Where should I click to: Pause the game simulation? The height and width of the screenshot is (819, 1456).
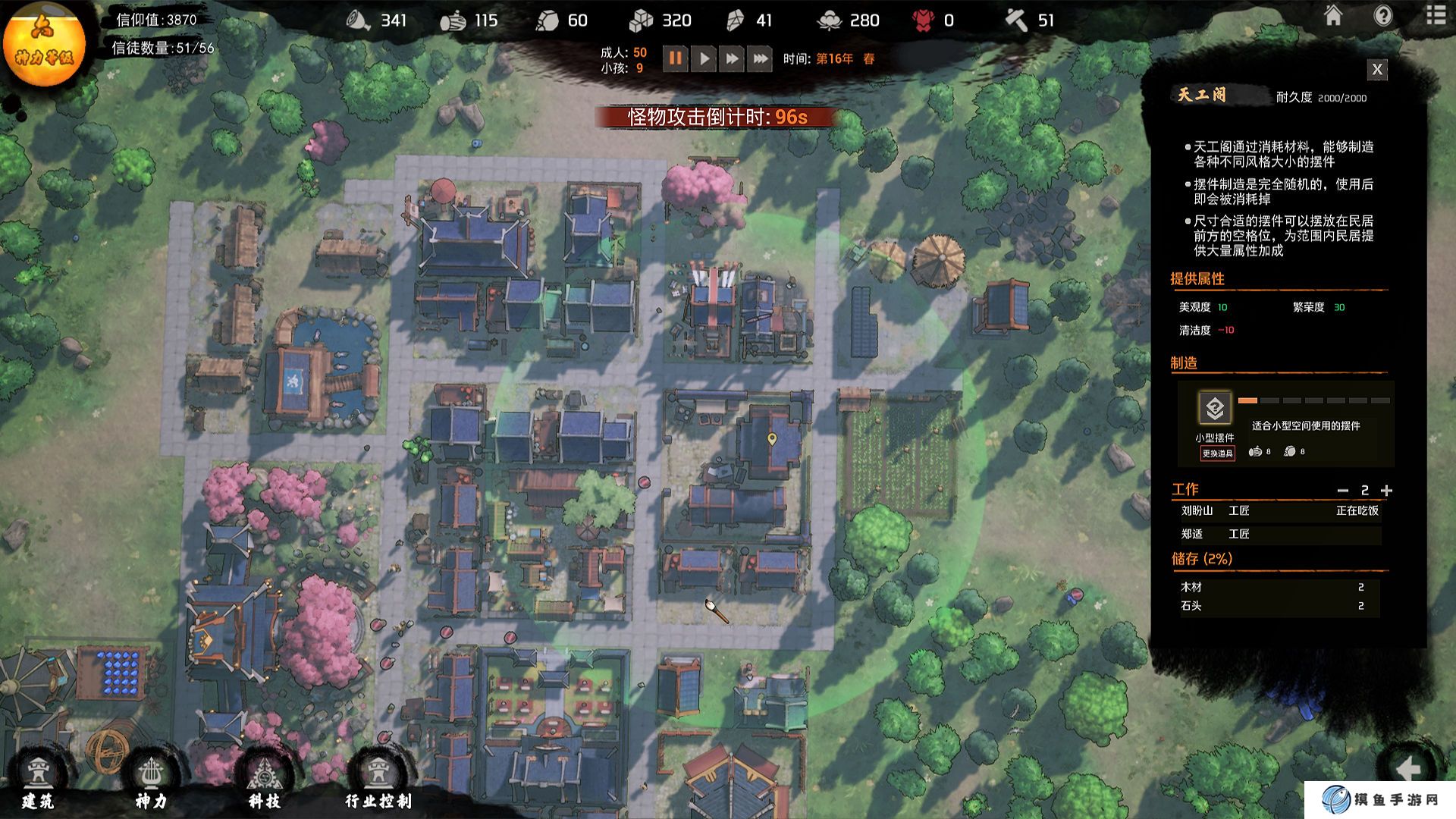(x=675, y=58)
